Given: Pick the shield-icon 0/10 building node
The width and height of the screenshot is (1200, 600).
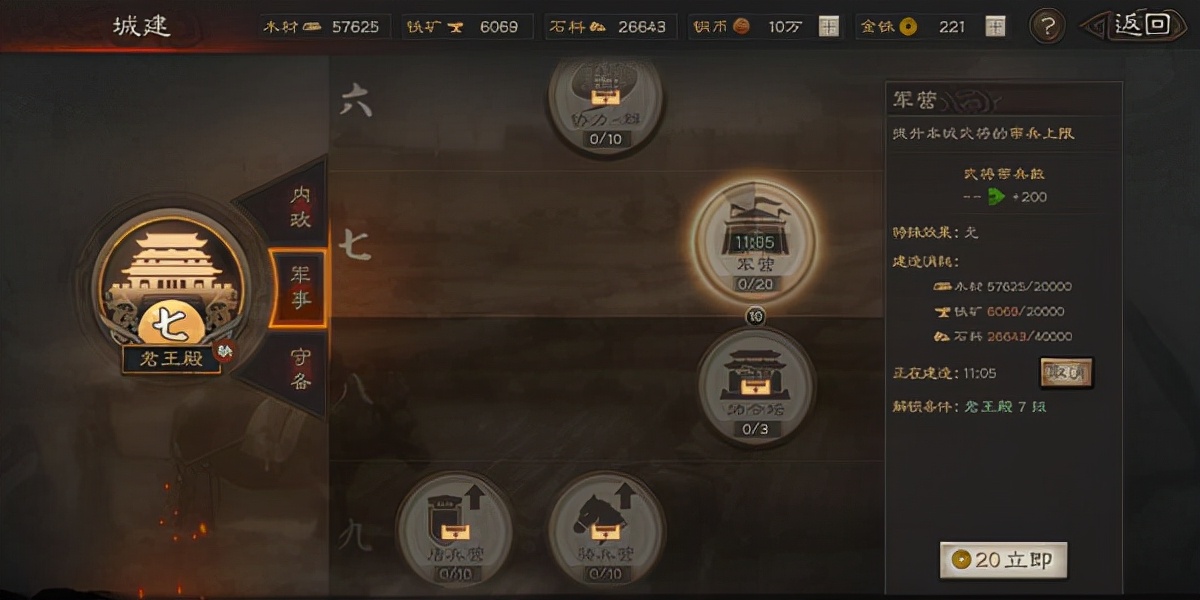Looking at the screenshot, I should coord(454,529).
